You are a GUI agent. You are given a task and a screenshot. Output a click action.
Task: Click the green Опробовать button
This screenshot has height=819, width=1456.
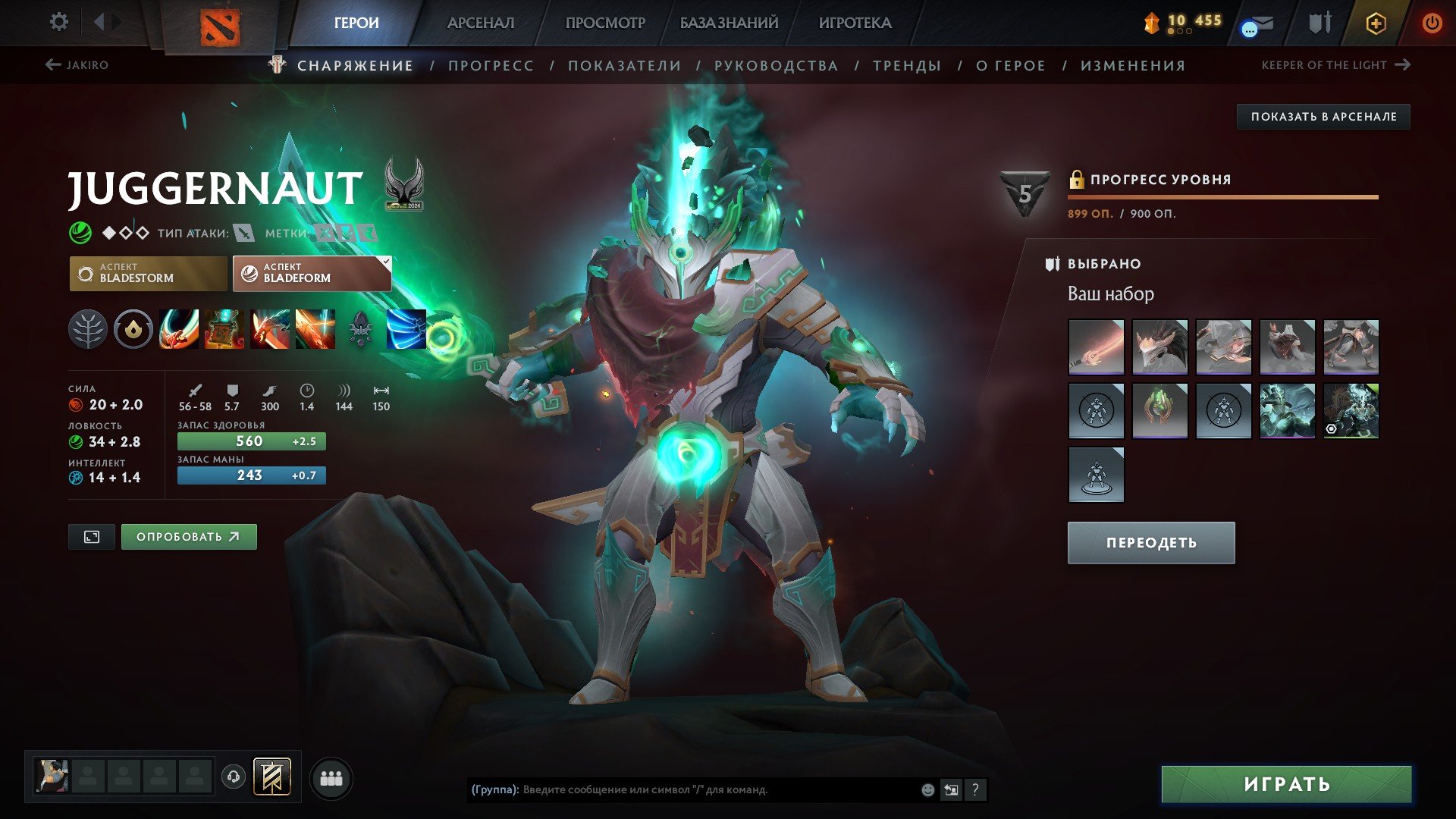click(x=188, y=537)
